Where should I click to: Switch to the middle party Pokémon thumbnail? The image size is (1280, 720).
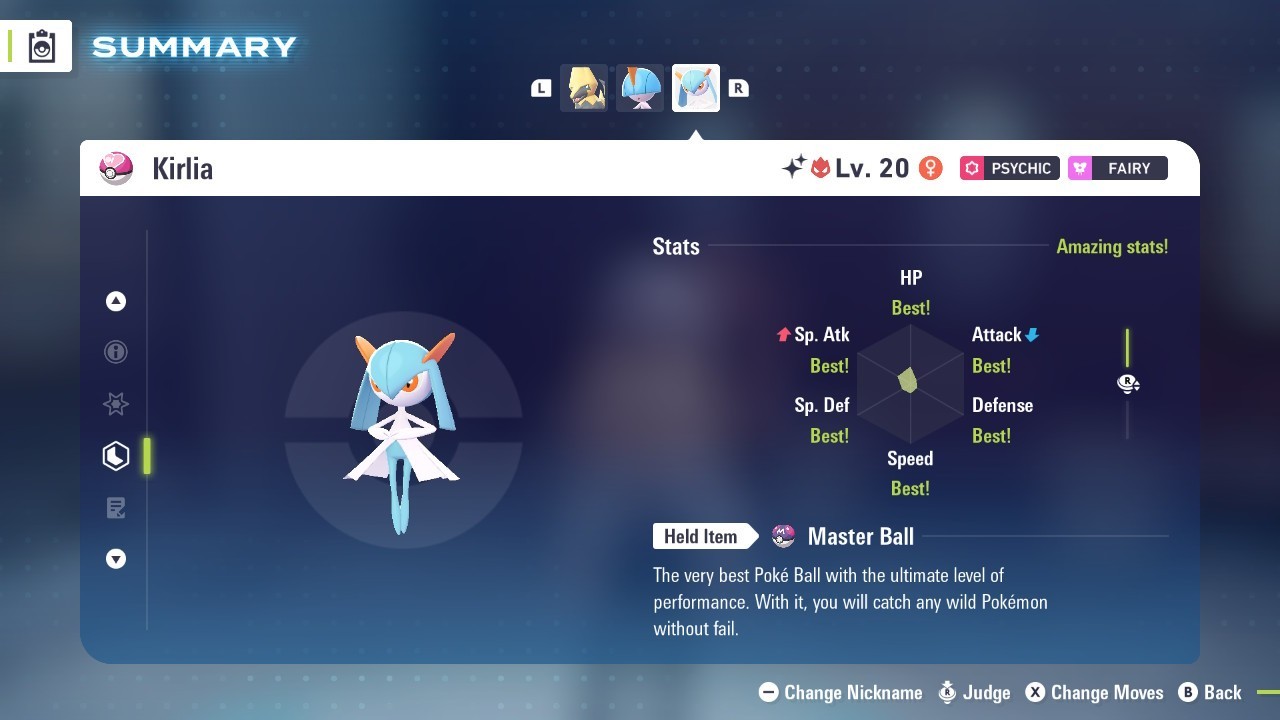(x=640, y=88)
